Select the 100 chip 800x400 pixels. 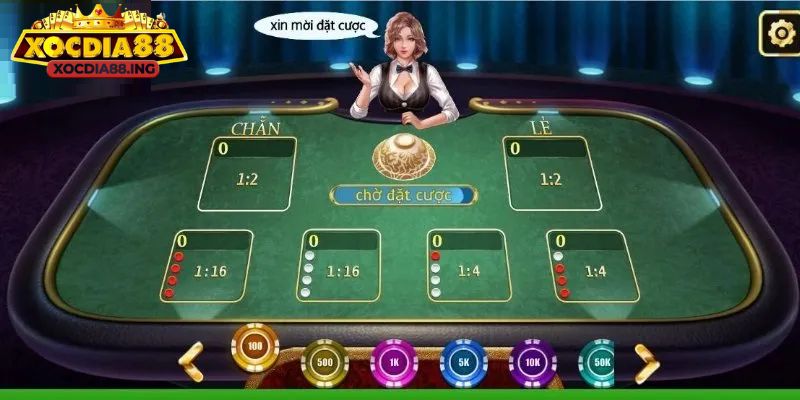click(x=255, y=347)
